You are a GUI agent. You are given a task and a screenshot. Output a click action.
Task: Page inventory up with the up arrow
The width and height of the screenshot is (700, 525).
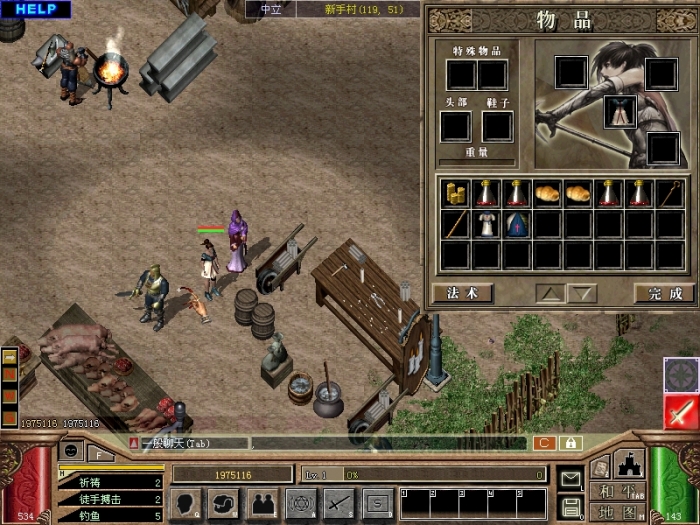(x=550, y=293)
